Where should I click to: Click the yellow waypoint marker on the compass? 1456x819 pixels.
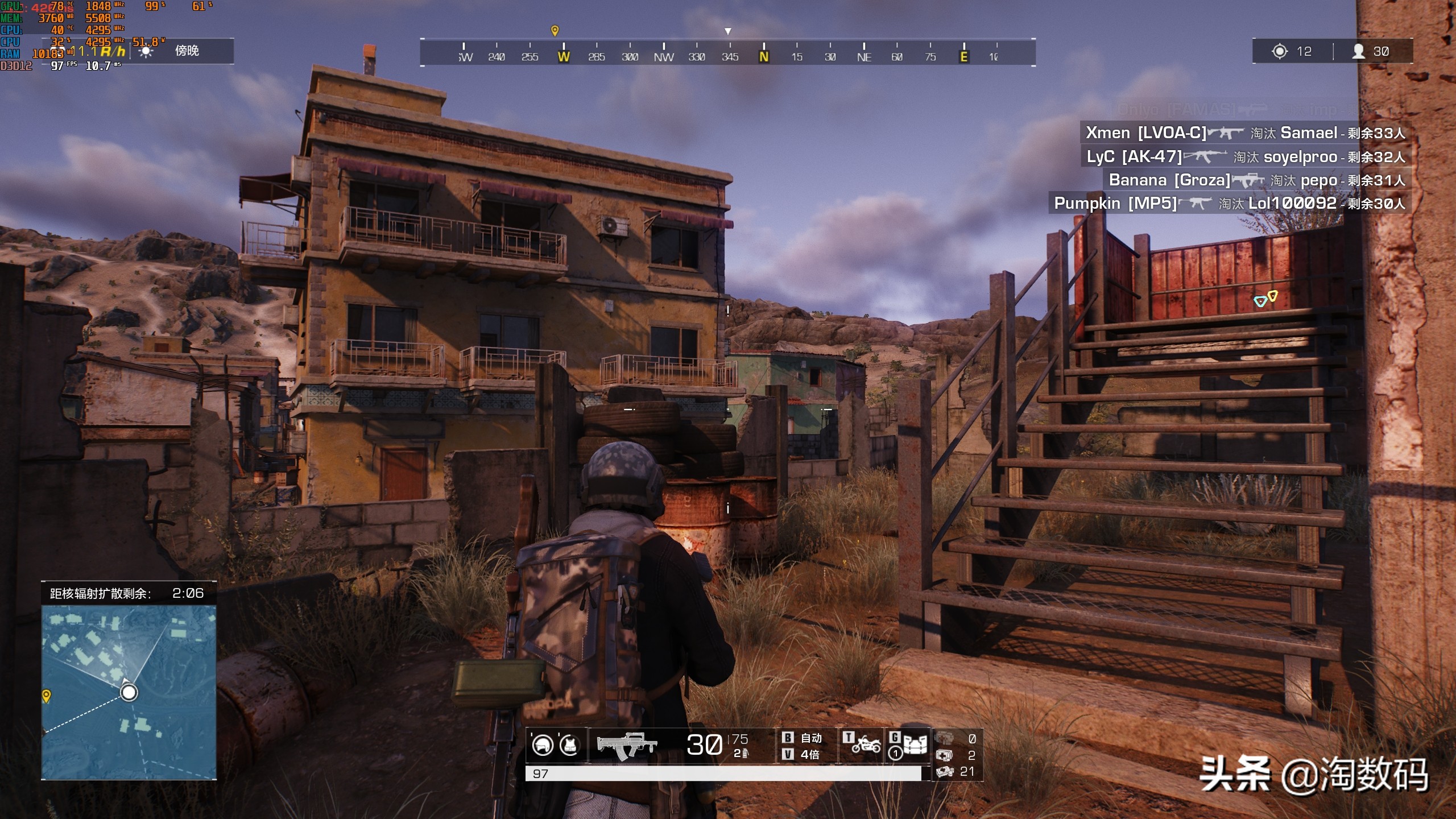pos(555,30)
